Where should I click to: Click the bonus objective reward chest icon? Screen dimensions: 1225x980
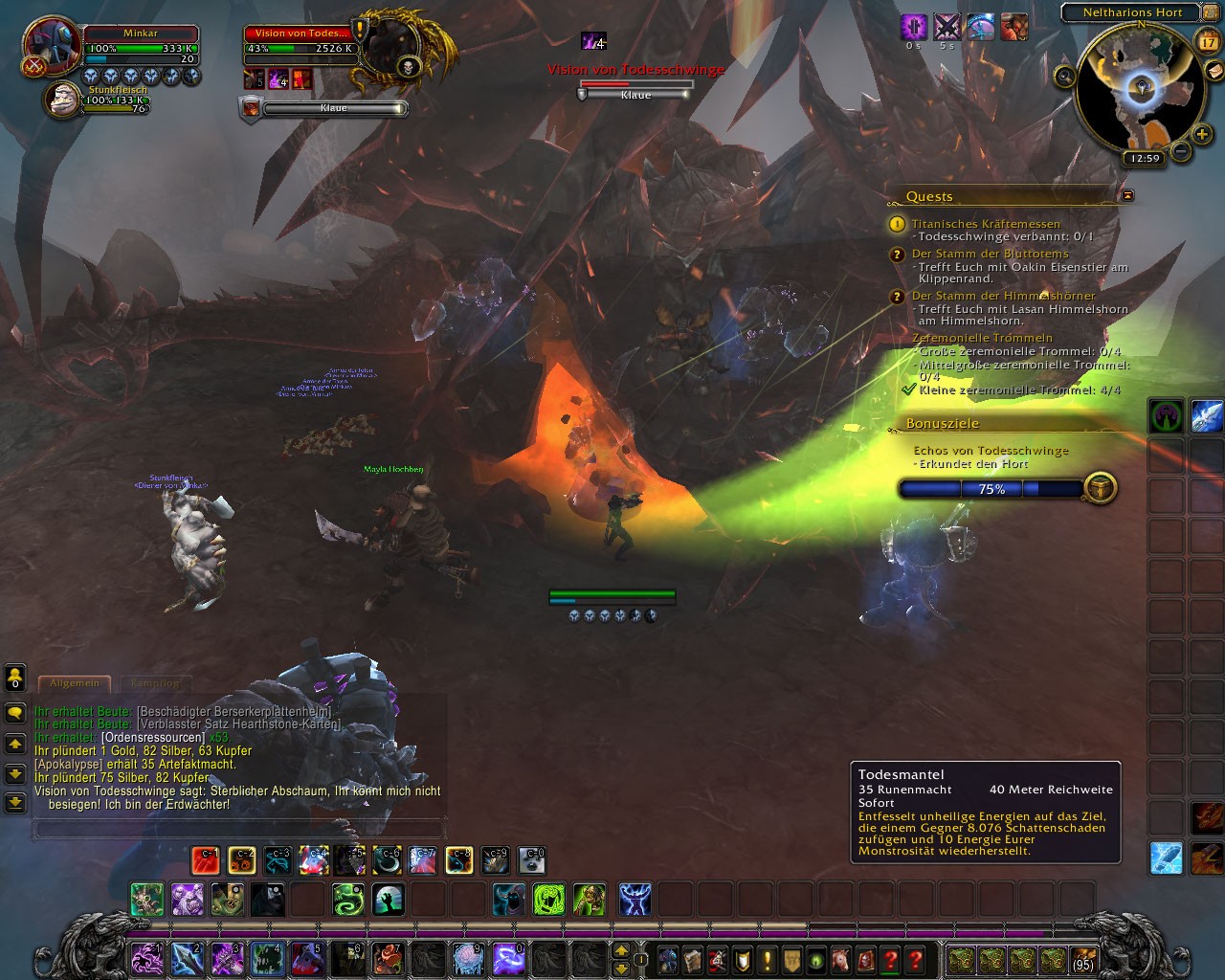tap(1101, 488)
